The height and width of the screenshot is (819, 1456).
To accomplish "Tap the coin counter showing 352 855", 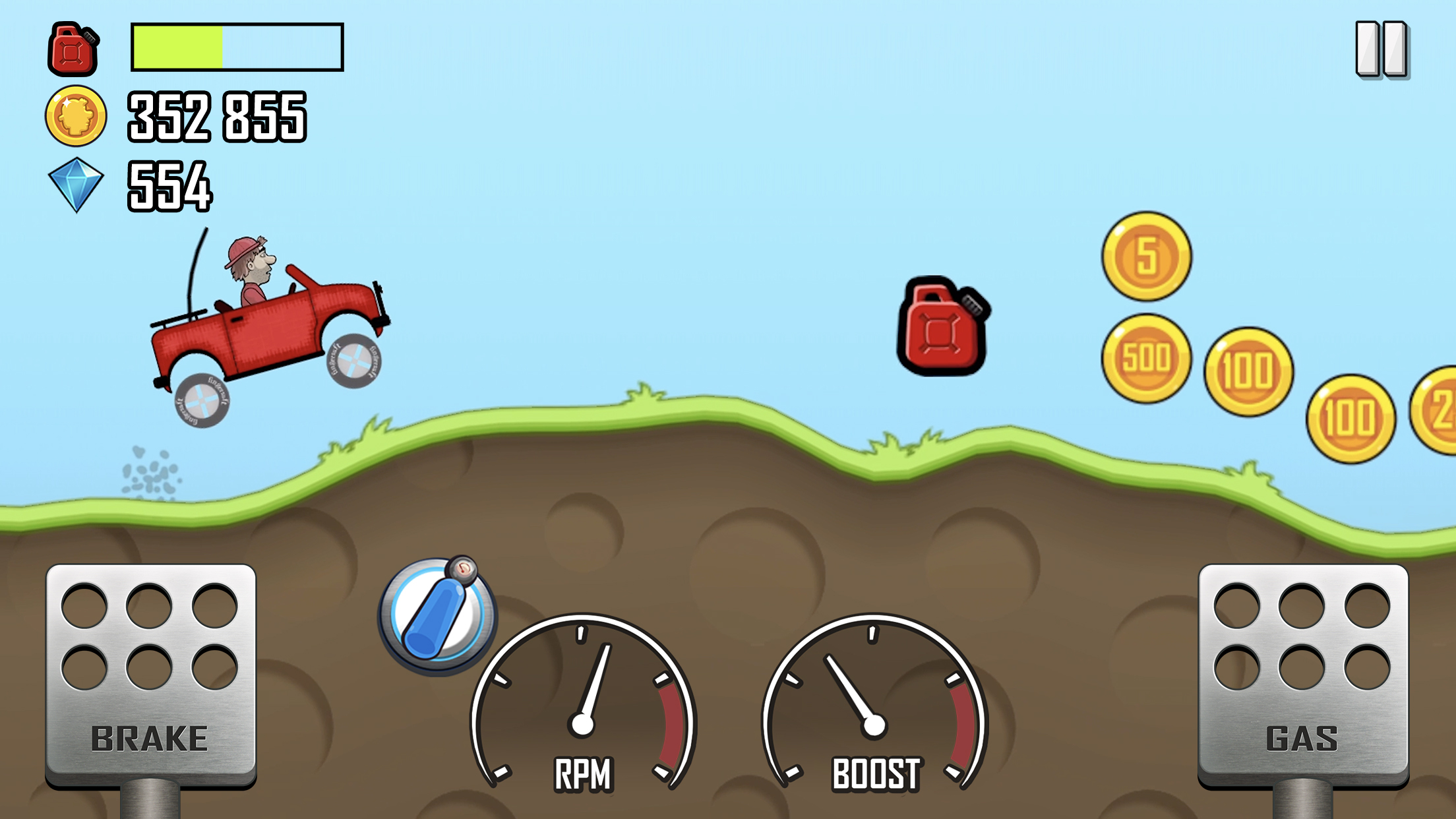I will 218,116.
